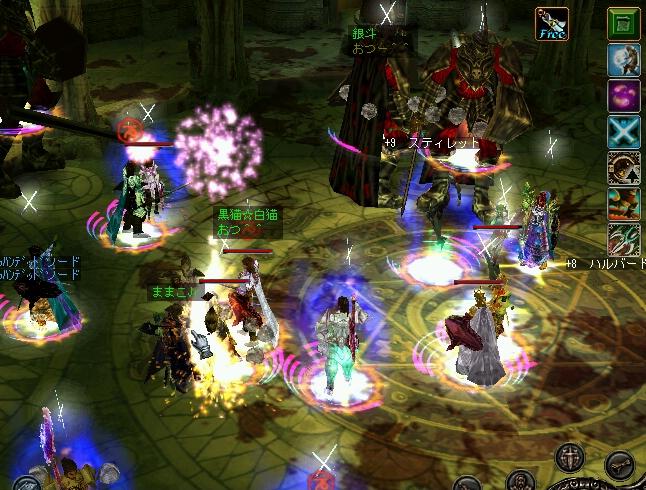Image resolution: width=646 pixels, height=490 pixels.
Task: Trigger the green claw slash skill
Action: (624, 239)
